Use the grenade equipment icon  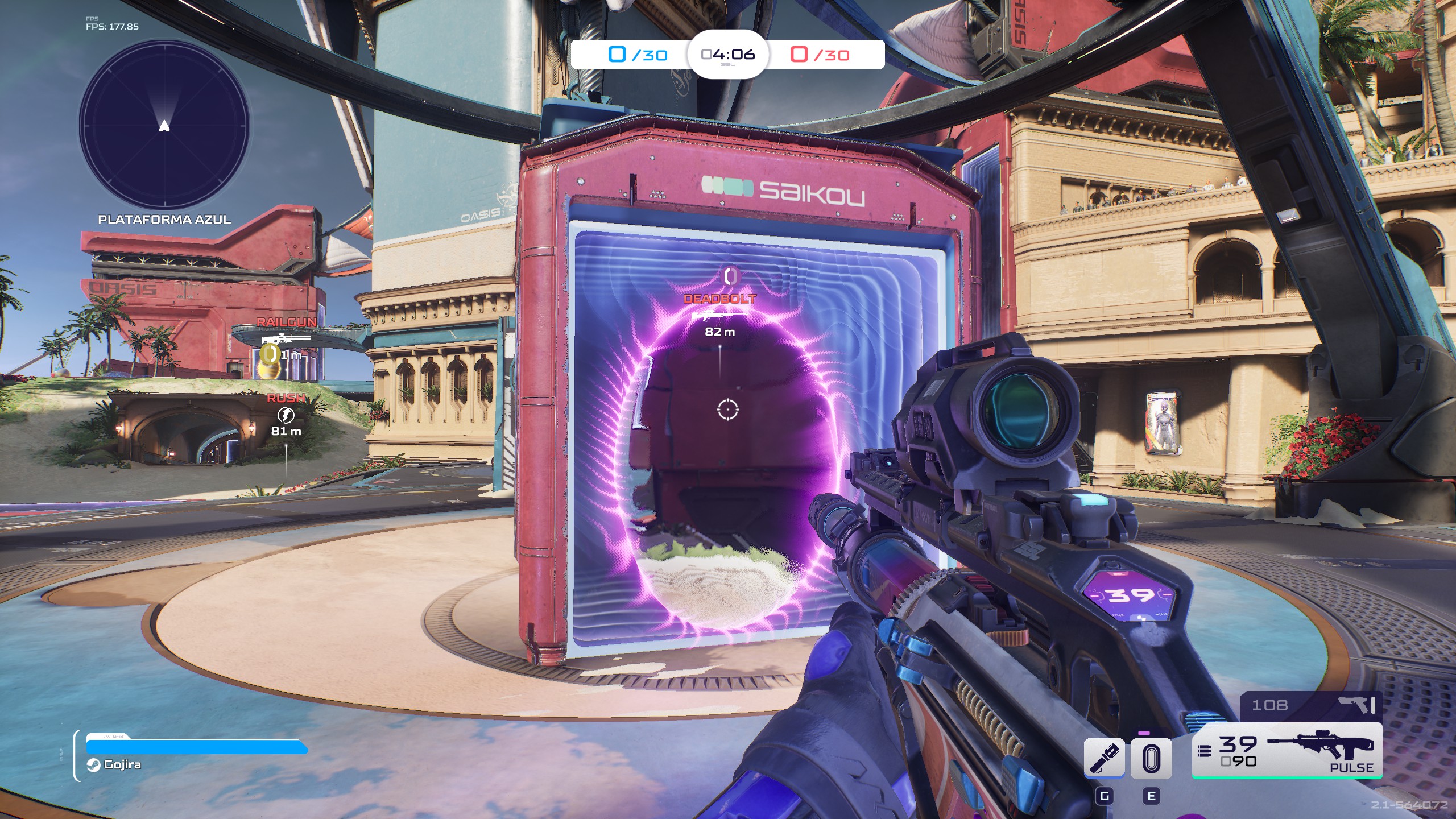coord(1104,758)
